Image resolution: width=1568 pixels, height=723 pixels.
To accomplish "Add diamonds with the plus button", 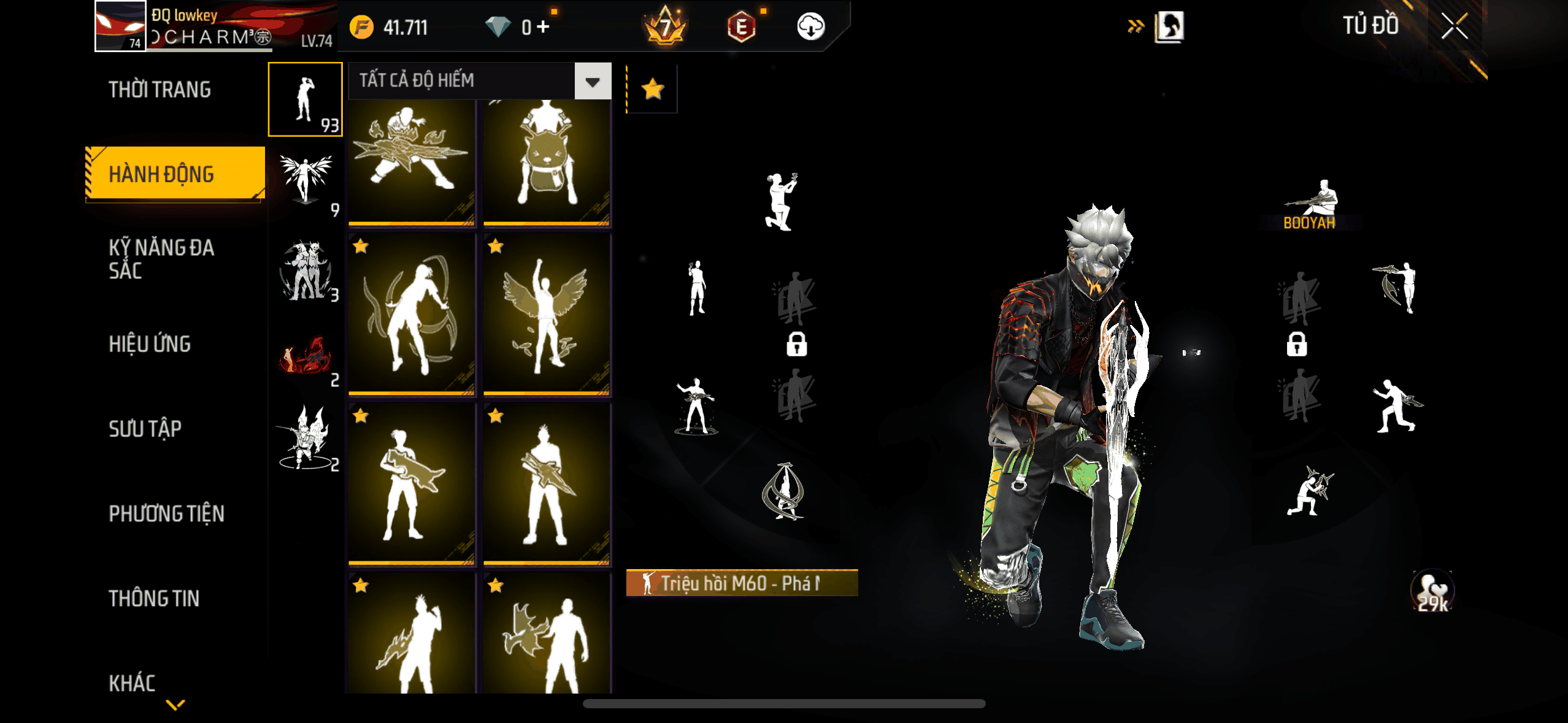I will coord(543,27).
